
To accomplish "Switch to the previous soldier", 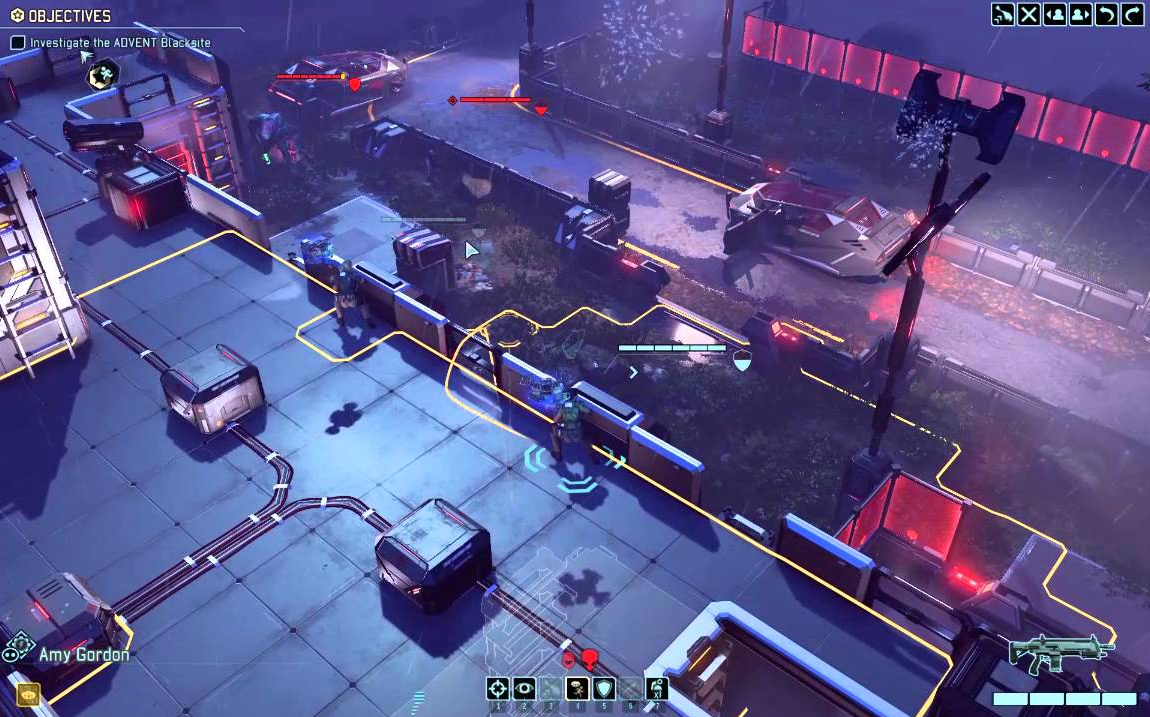I will click(x=1055, y=14).
